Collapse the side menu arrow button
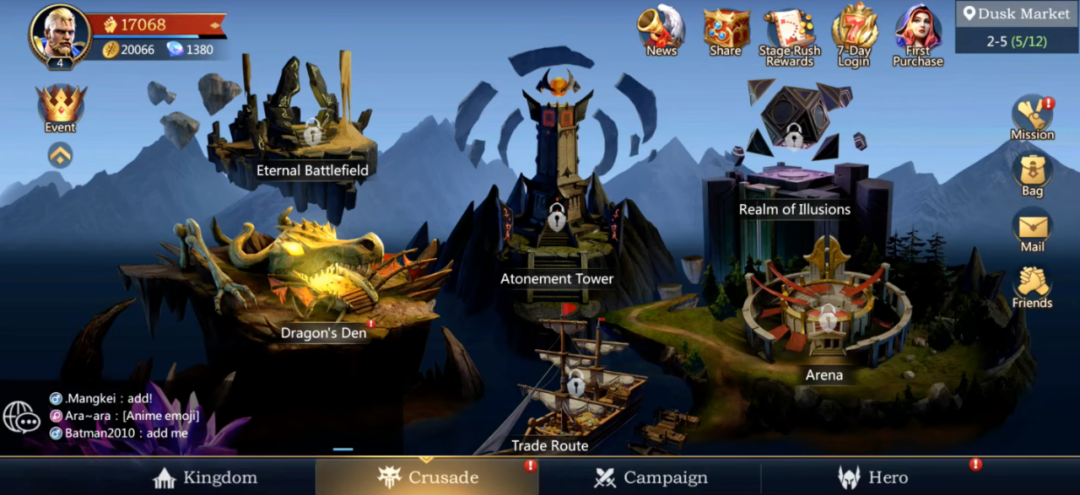The width and height of the screenshot is (1080, 495). tap(60, 154)
